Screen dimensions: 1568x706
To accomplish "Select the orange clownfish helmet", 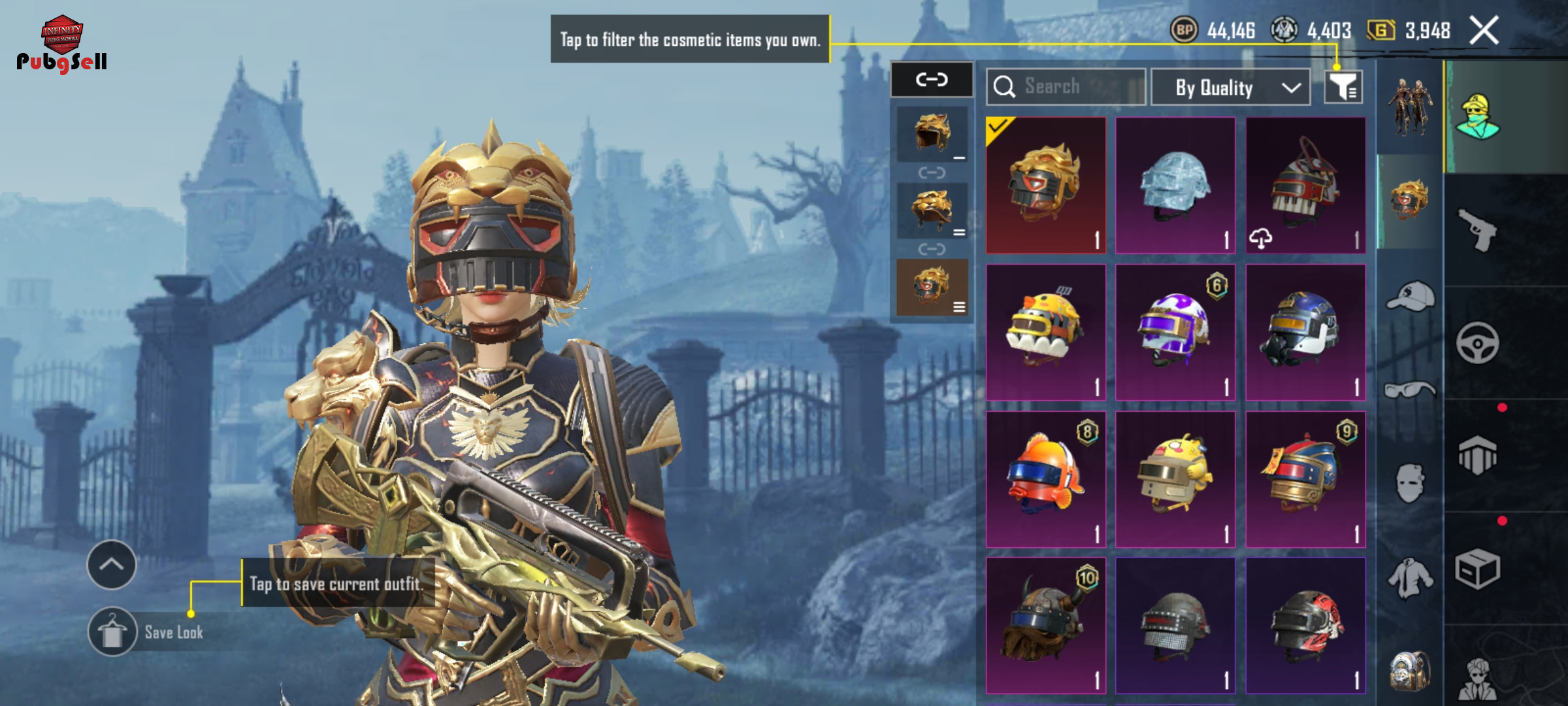I will tap(1045, 479).
